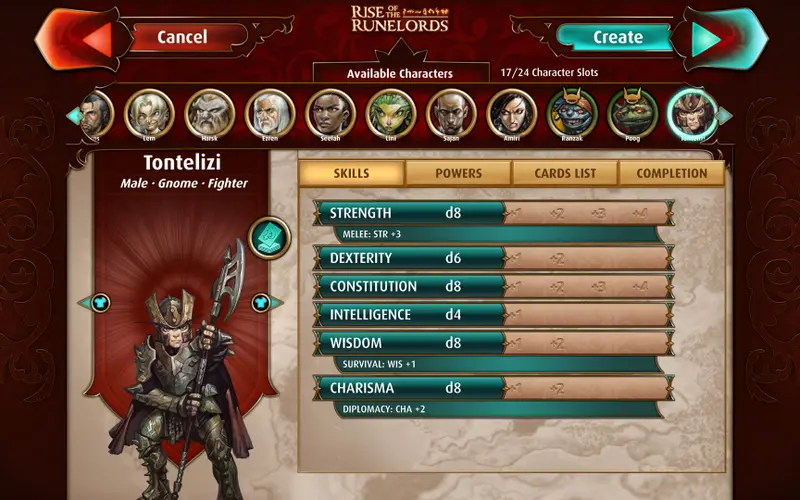Select Lem's character portrait
This screenshot has height=500, width=800.
pos(150,113)
